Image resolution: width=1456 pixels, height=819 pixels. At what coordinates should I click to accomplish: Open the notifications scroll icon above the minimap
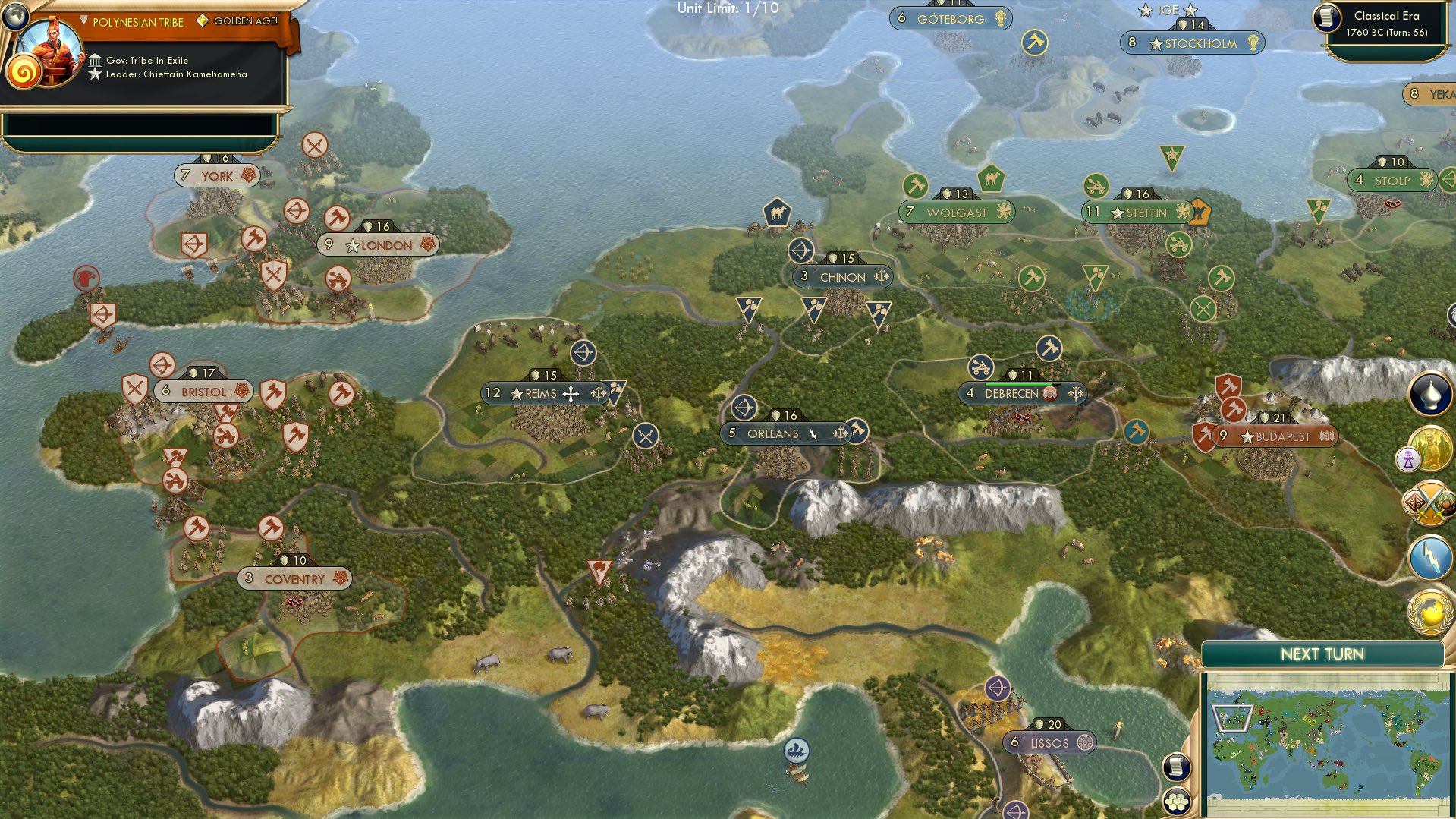[1175, 768]
